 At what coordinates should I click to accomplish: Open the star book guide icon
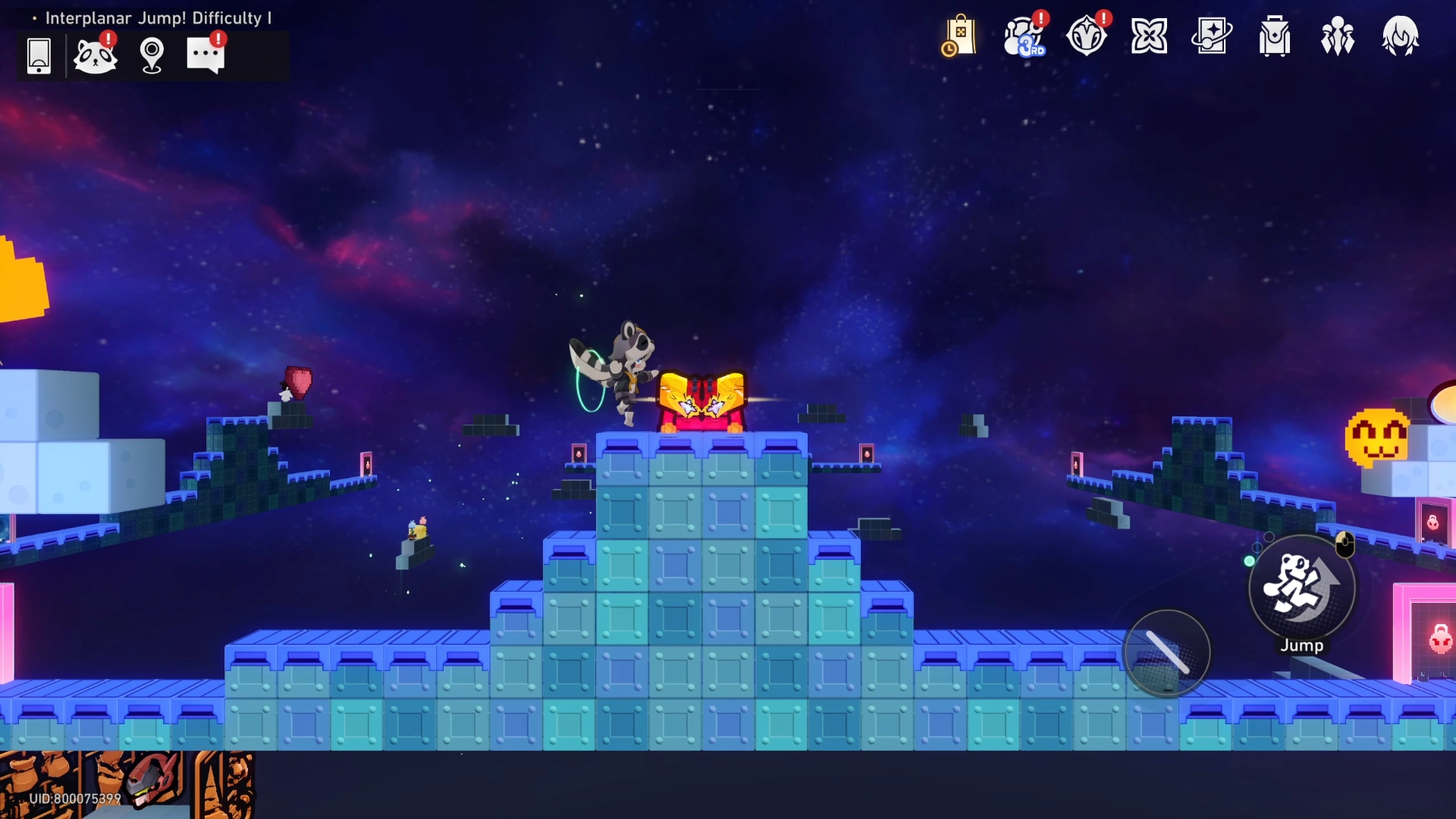[1212, 36]
